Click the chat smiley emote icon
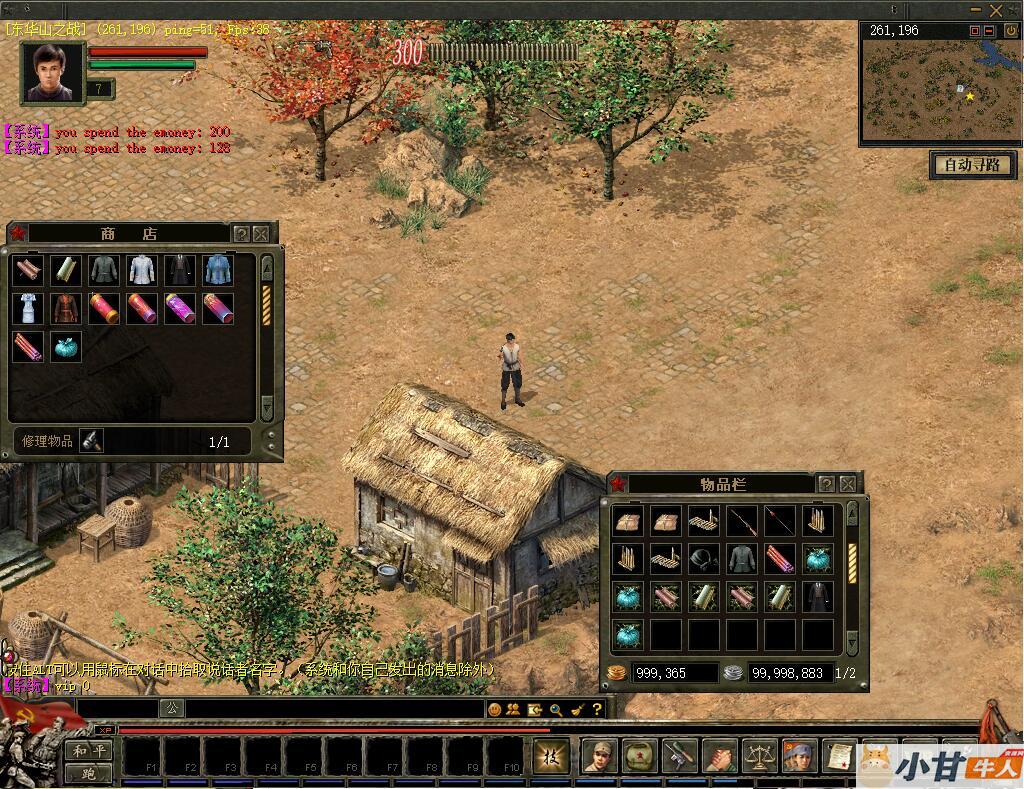Image resolution: width=1024 pixels, height=789 pixels. coord(494,709)
